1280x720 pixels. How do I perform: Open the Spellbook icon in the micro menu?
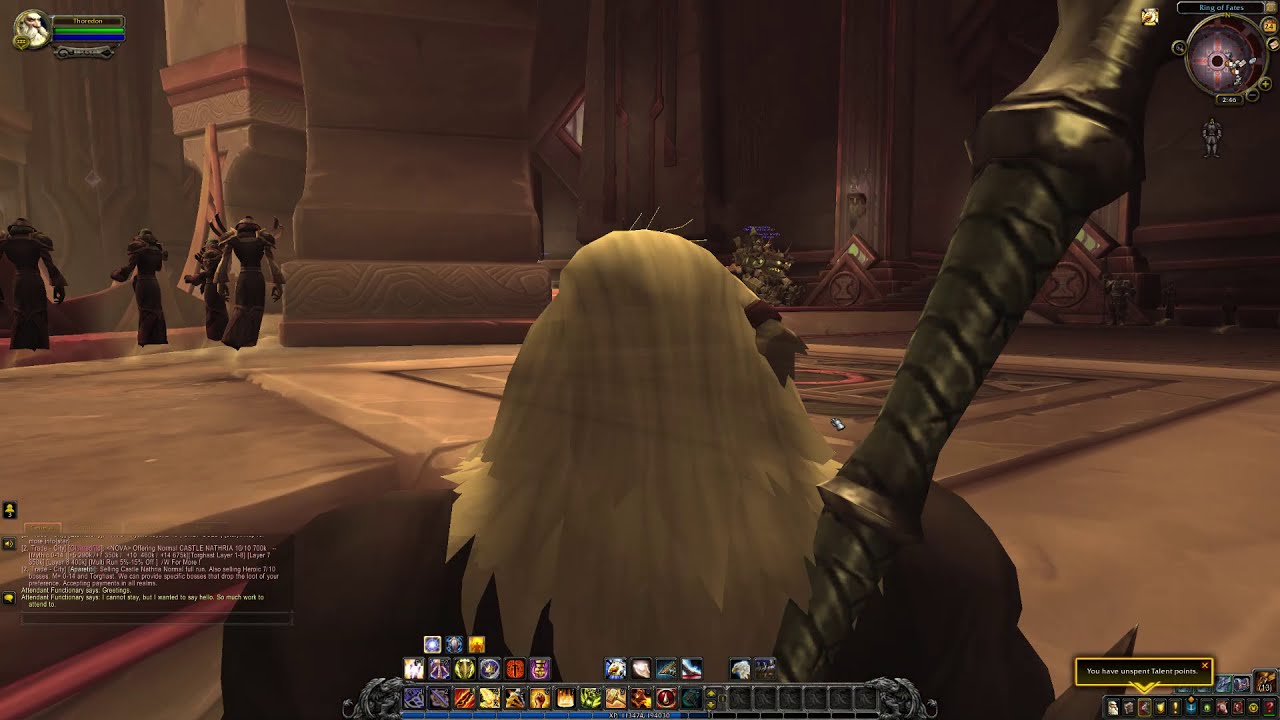(x=1130, y=706)
